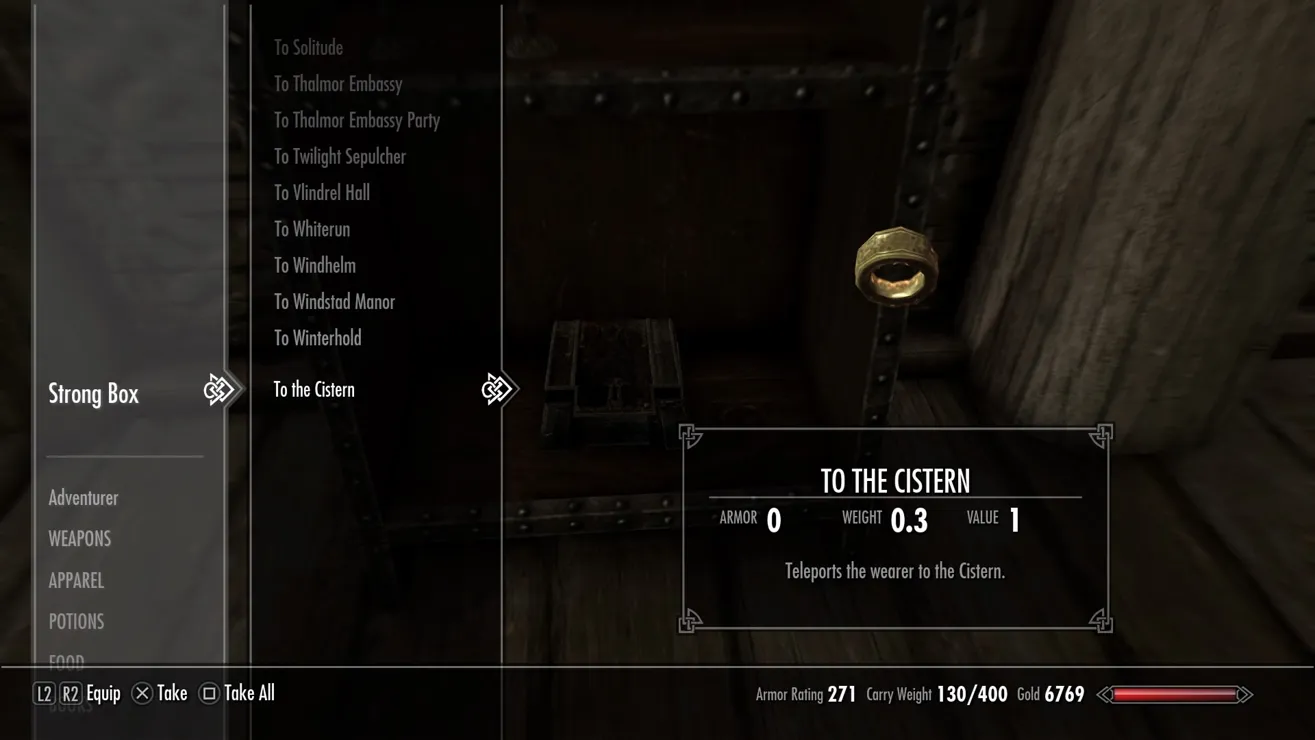Screen dimensions: 1315x740
Task: Switch to the POTIONS category
Action: (x=76, y=621)
